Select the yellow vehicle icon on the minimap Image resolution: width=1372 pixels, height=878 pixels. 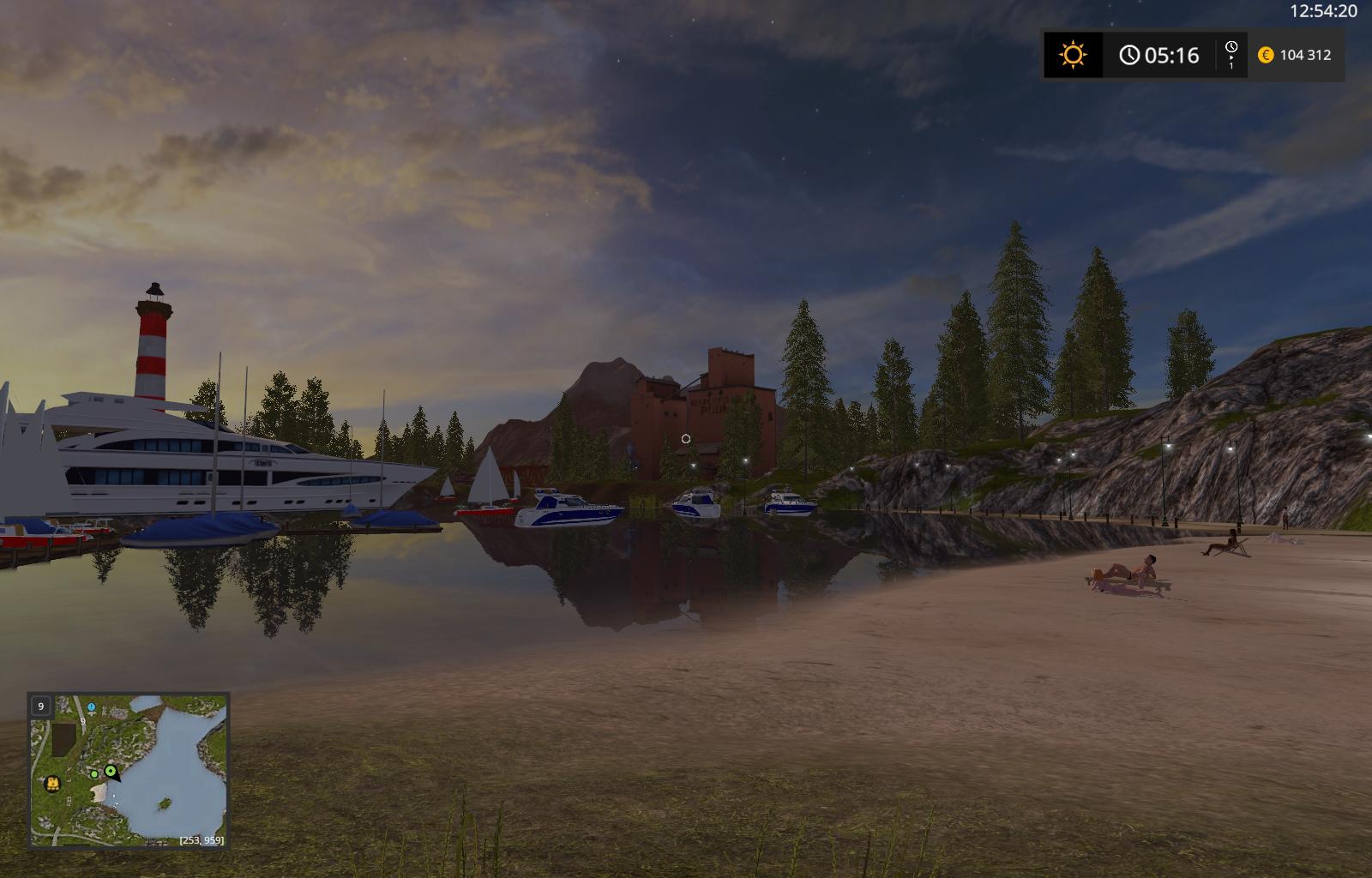point(52,784)
